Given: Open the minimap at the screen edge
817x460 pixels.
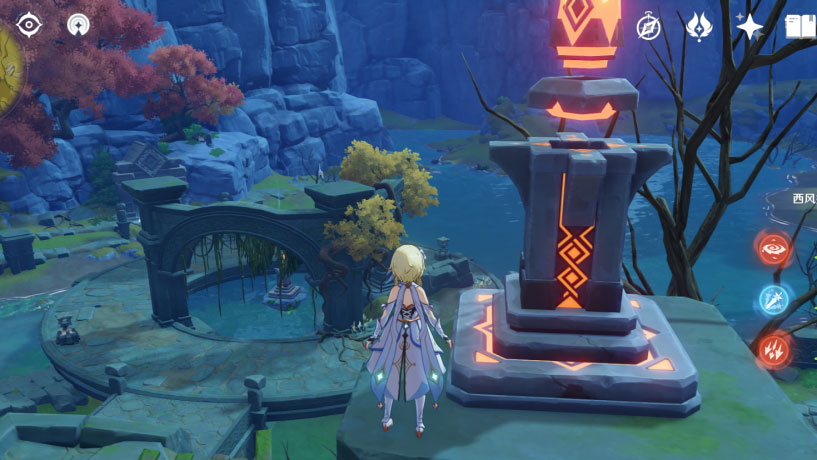Looking at the screenshot, I should click(x=8, y=68).
